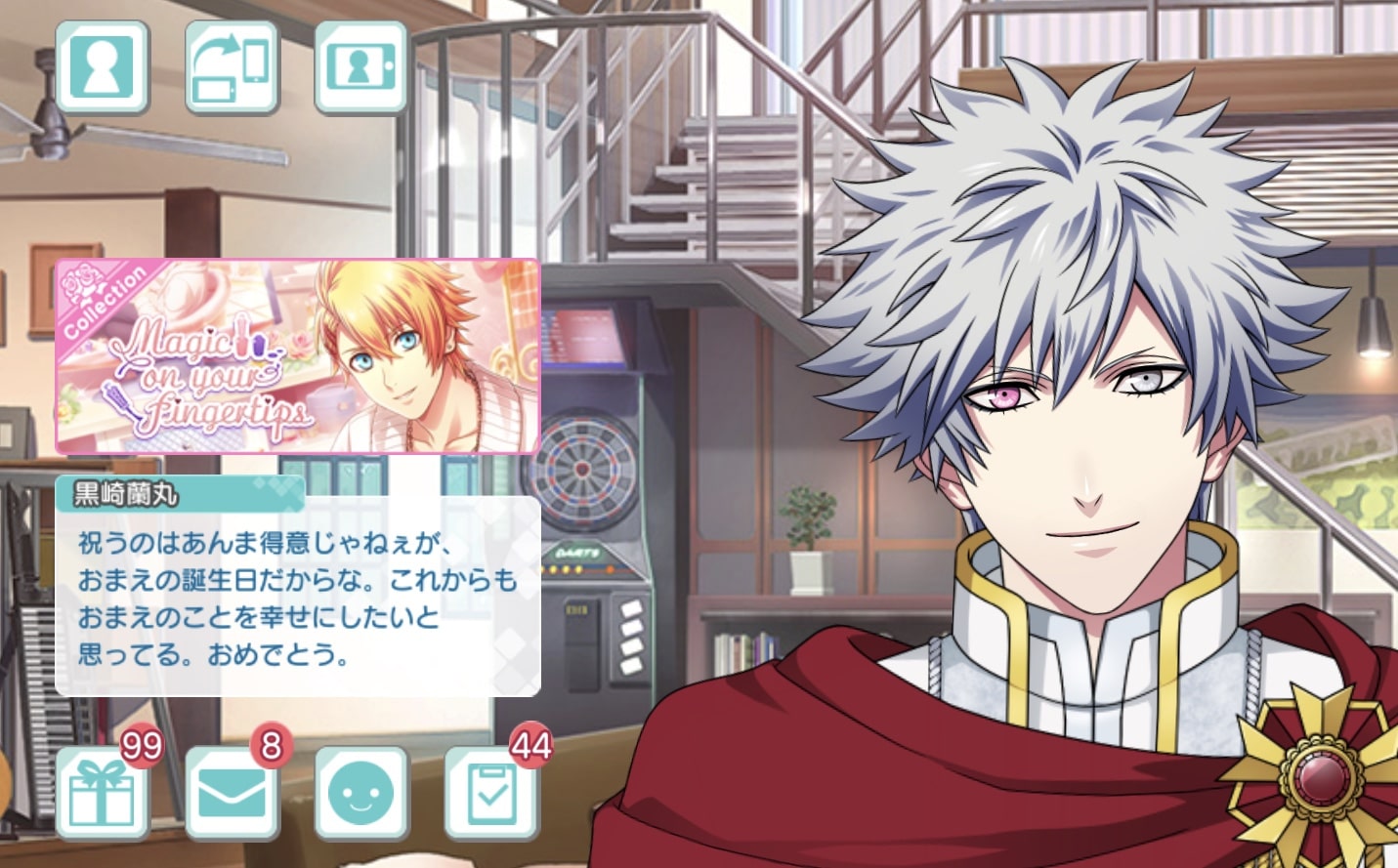Open the profile silhouette icon button

(x=102, y=67)
